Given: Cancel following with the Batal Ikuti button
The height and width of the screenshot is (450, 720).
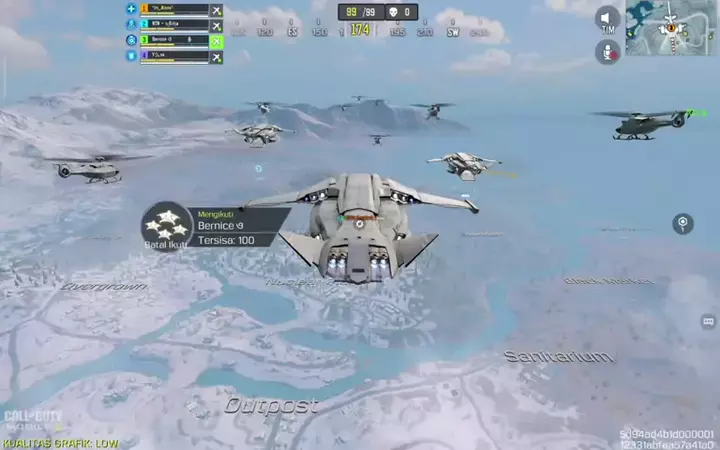Looking at the screenshot, I should coord(167,226).
